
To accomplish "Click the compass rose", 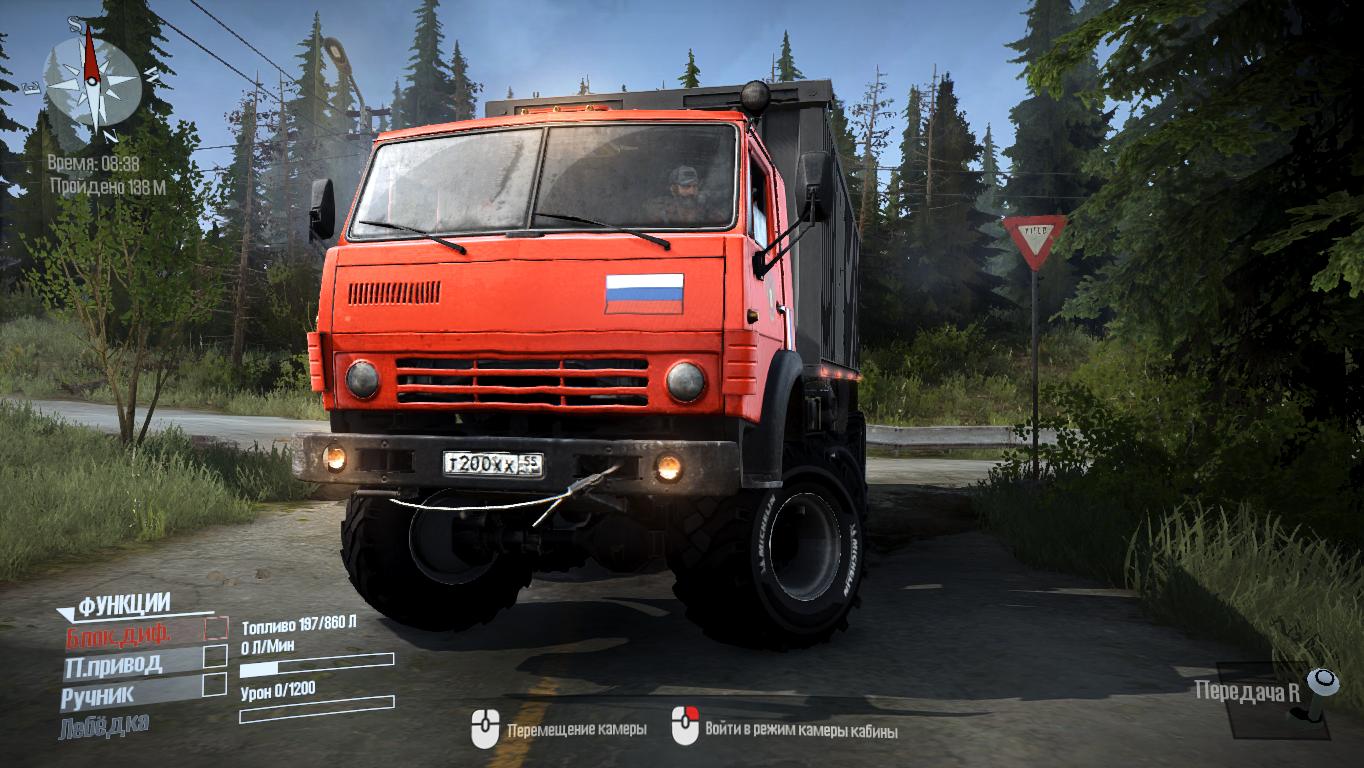I will point(92,80).
